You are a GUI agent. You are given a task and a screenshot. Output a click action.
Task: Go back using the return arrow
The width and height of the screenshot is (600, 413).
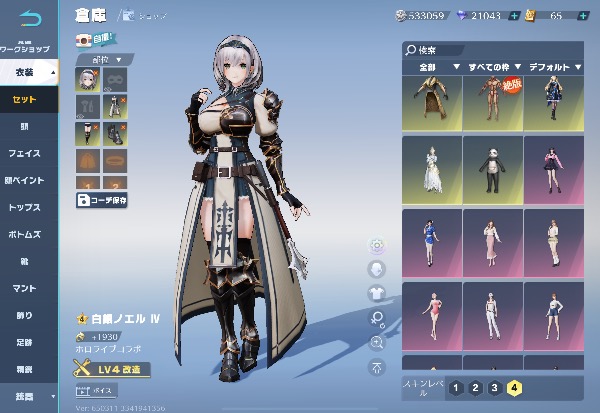coord(30,18)
